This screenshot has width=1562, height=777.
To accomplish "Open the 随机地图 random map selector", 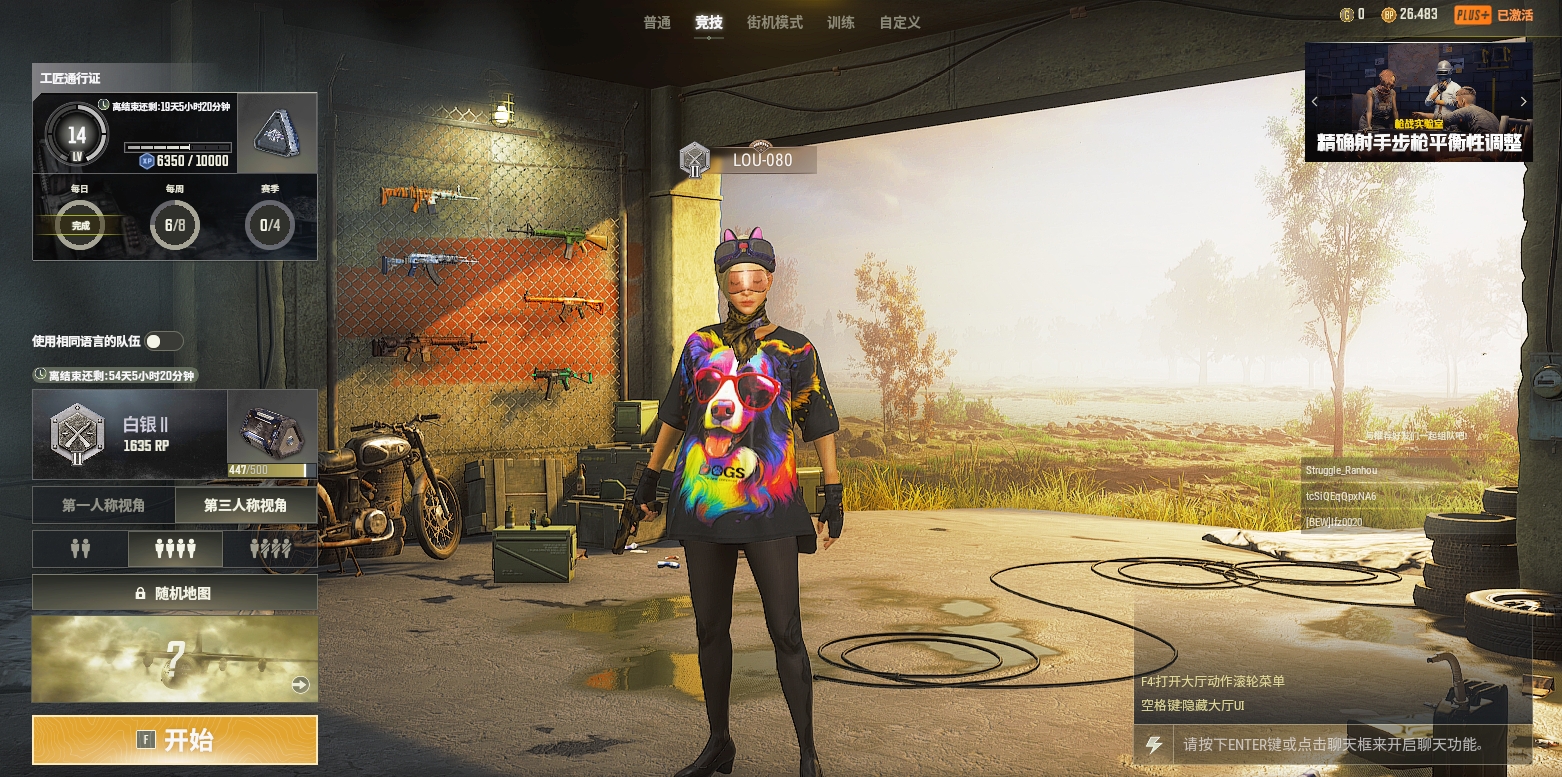I will (x=175, y=593).
